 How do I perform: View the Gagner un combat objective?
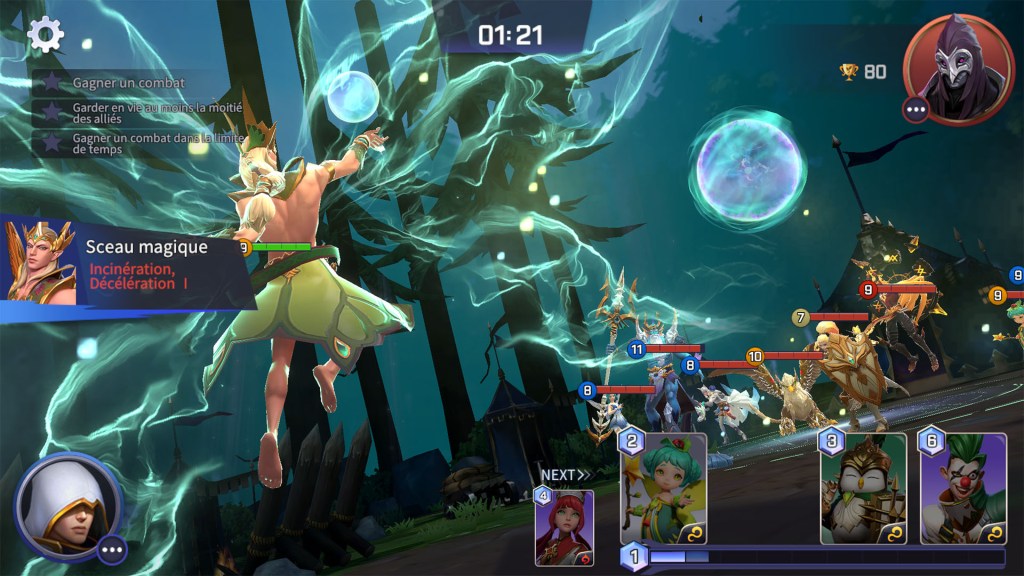pyautogui.click(x=128, y=83)
